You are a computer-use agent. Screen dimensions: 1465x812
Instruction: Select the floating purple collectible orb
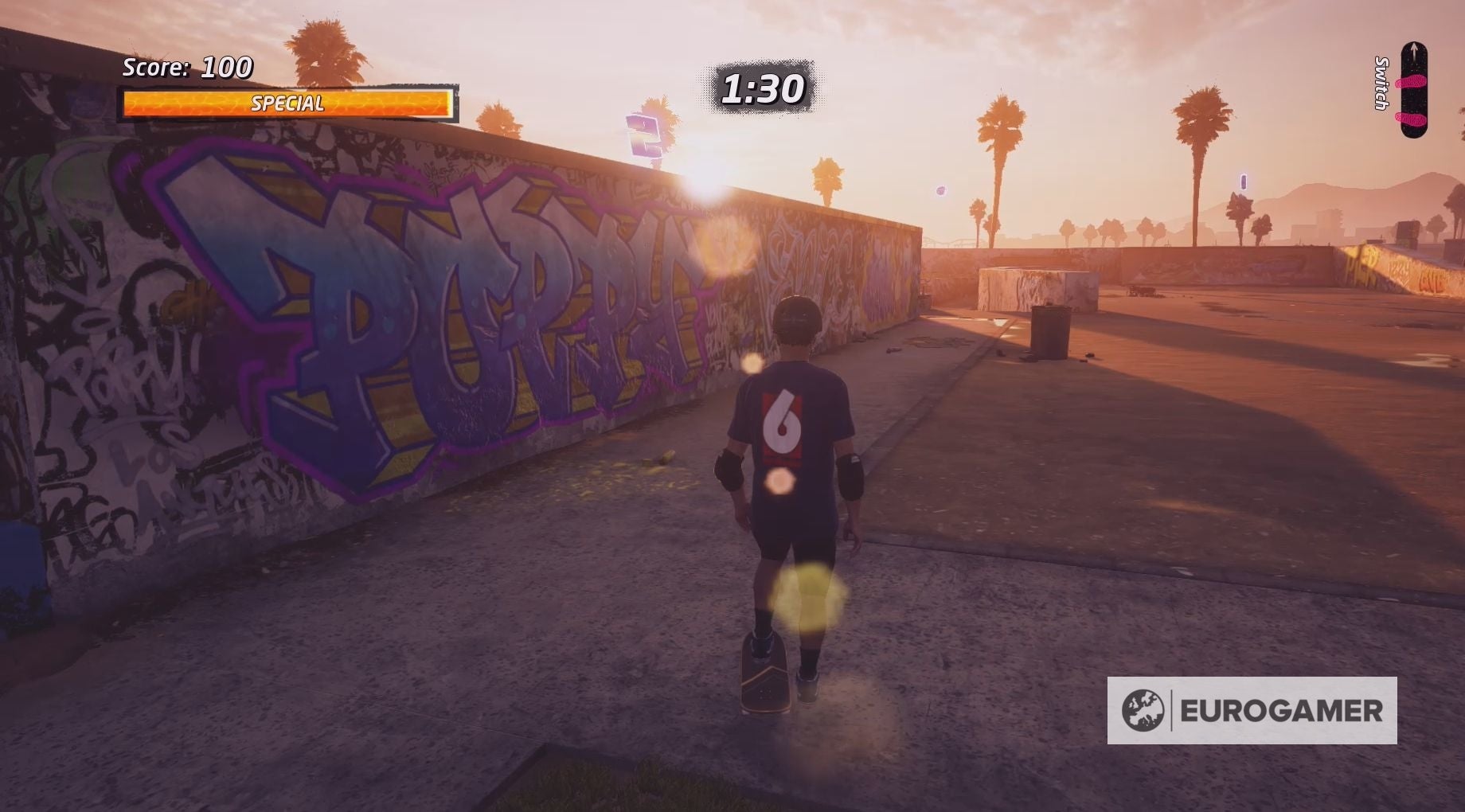(x=940, y=189)
